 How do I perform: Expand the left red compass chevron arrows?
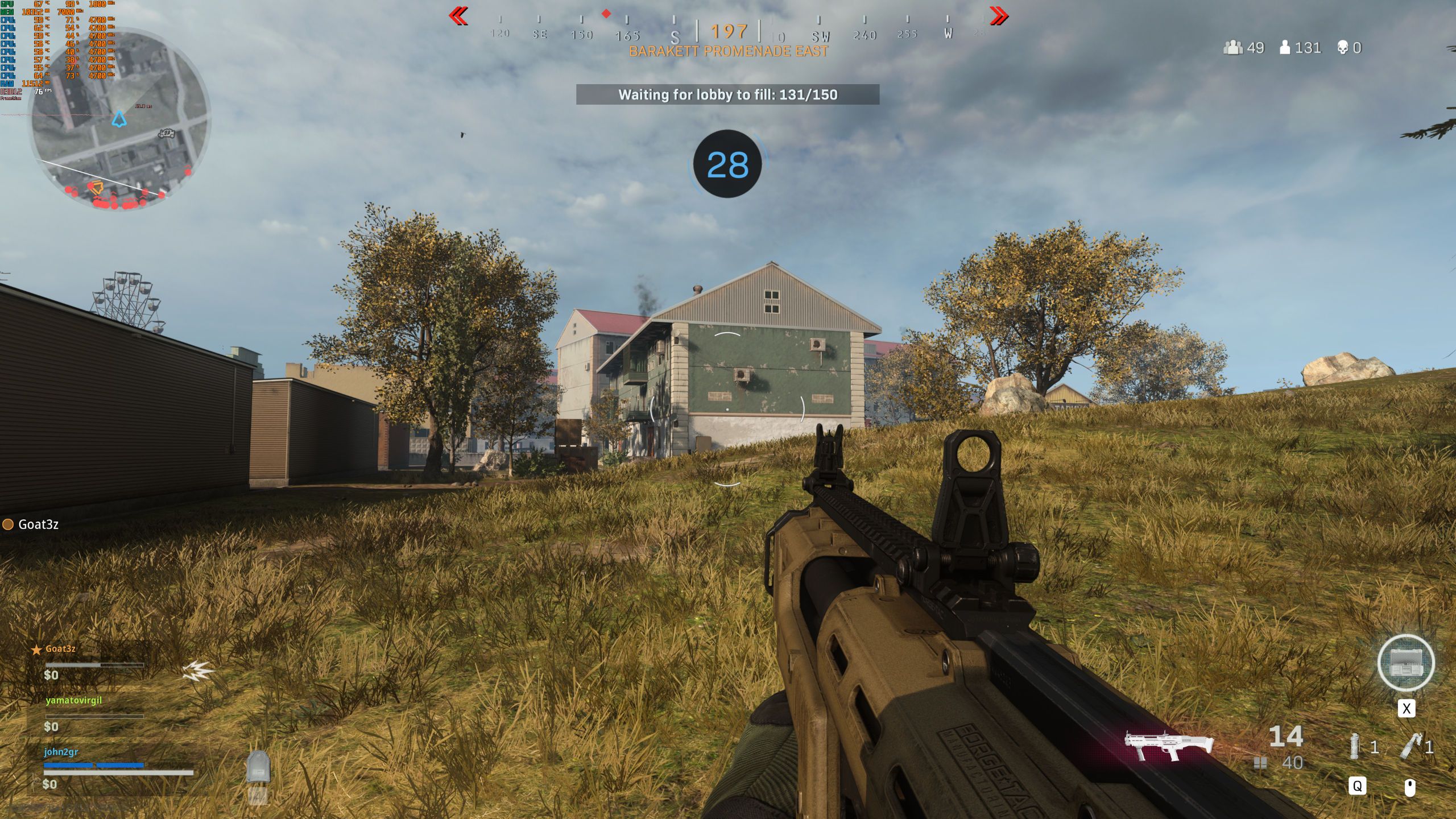458,16
